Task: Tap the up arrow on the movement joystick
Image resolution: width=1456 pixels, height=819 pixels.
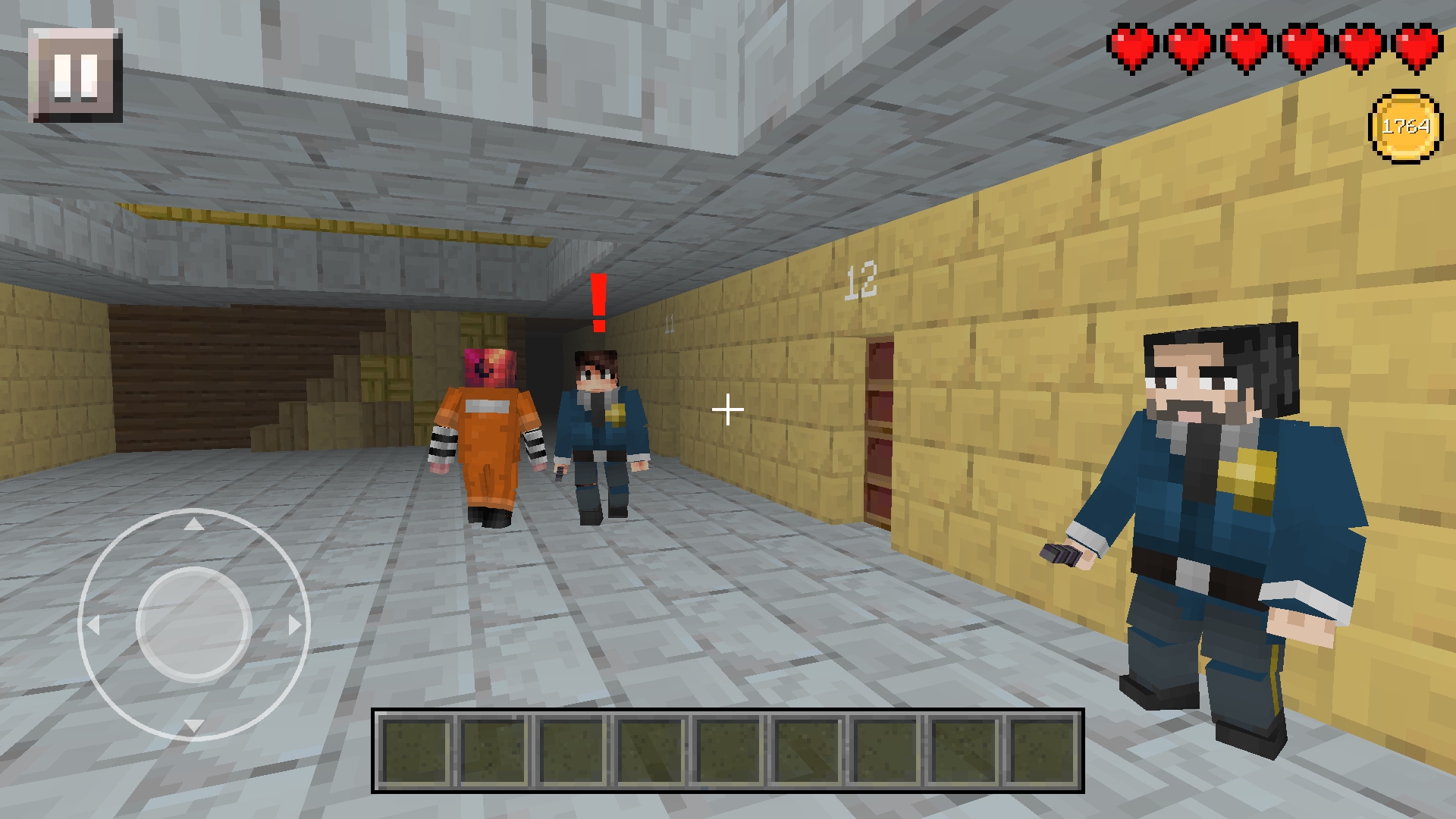Action: coord(196,526)
